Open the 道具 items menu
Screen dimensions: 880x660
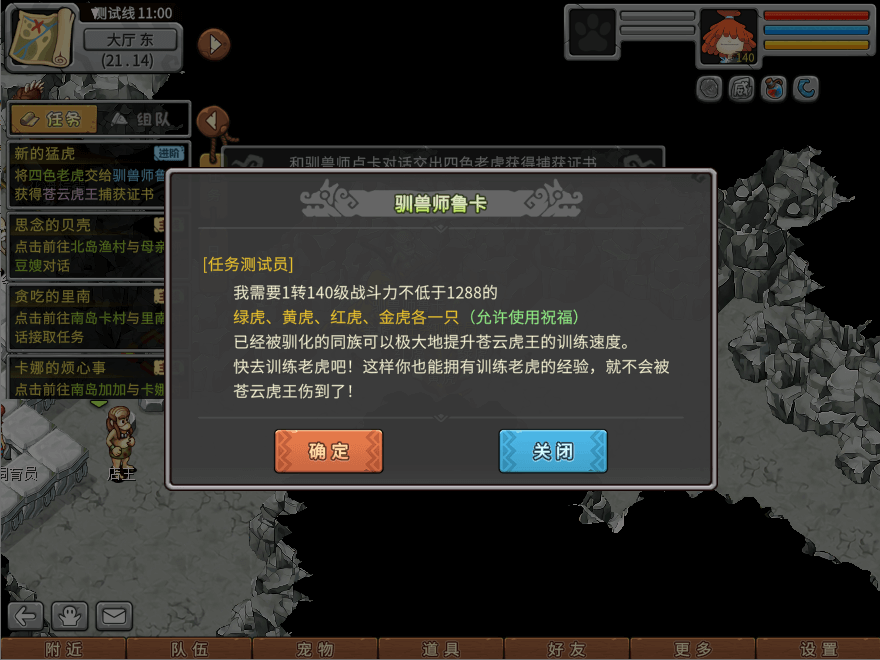coord(441,649)
